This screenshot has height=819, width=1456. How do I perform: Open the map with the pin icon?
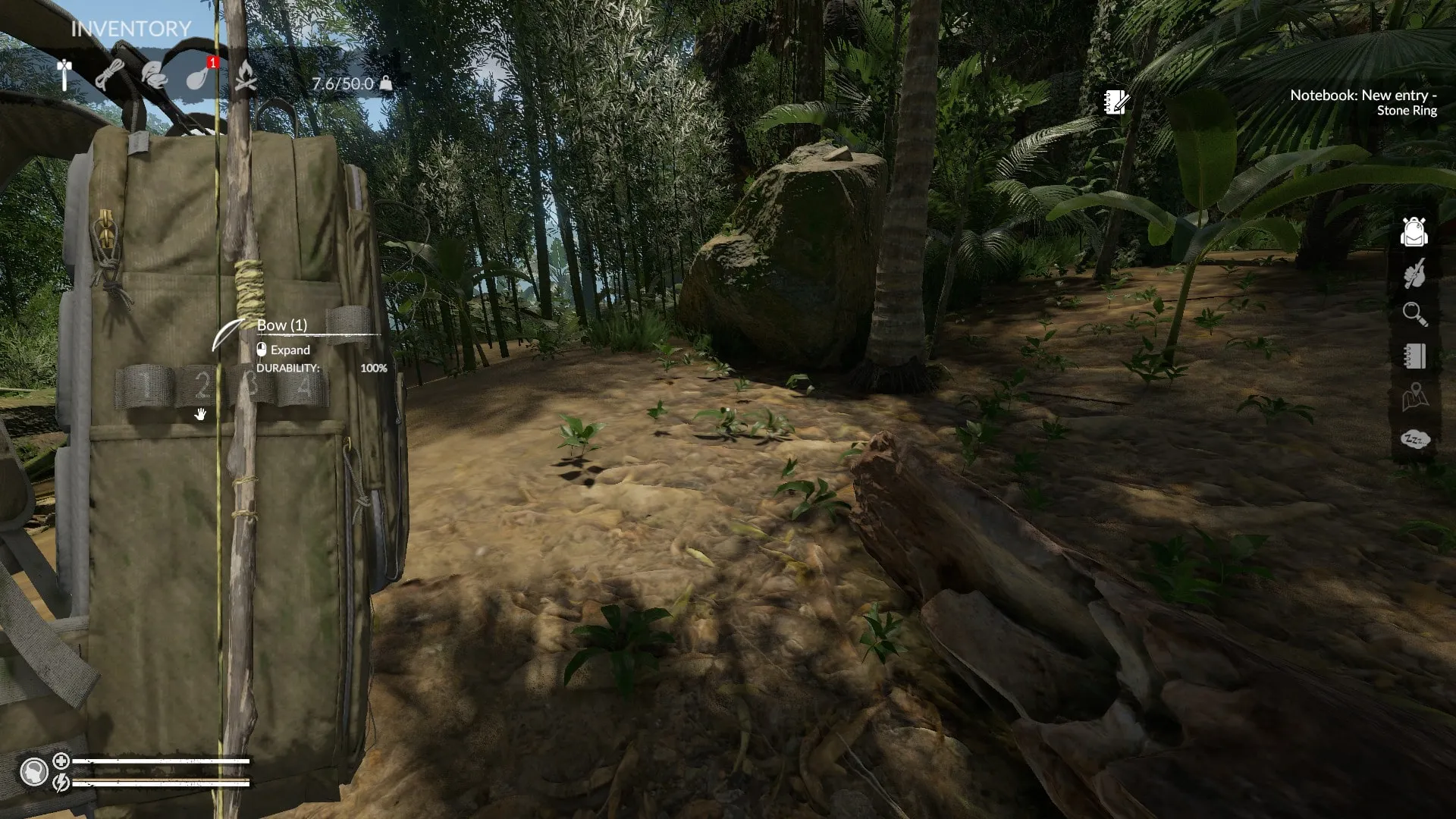tap(1414, 397)
